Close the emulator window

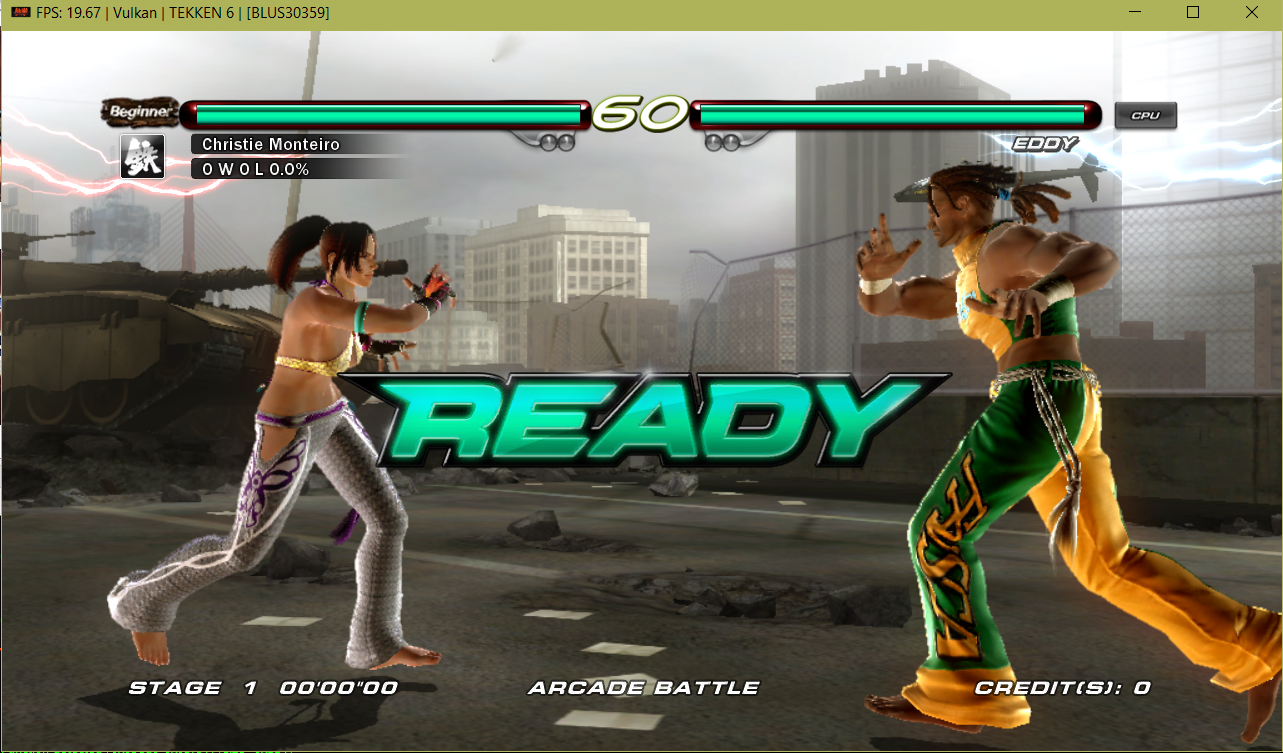(x=1251, y=13)
